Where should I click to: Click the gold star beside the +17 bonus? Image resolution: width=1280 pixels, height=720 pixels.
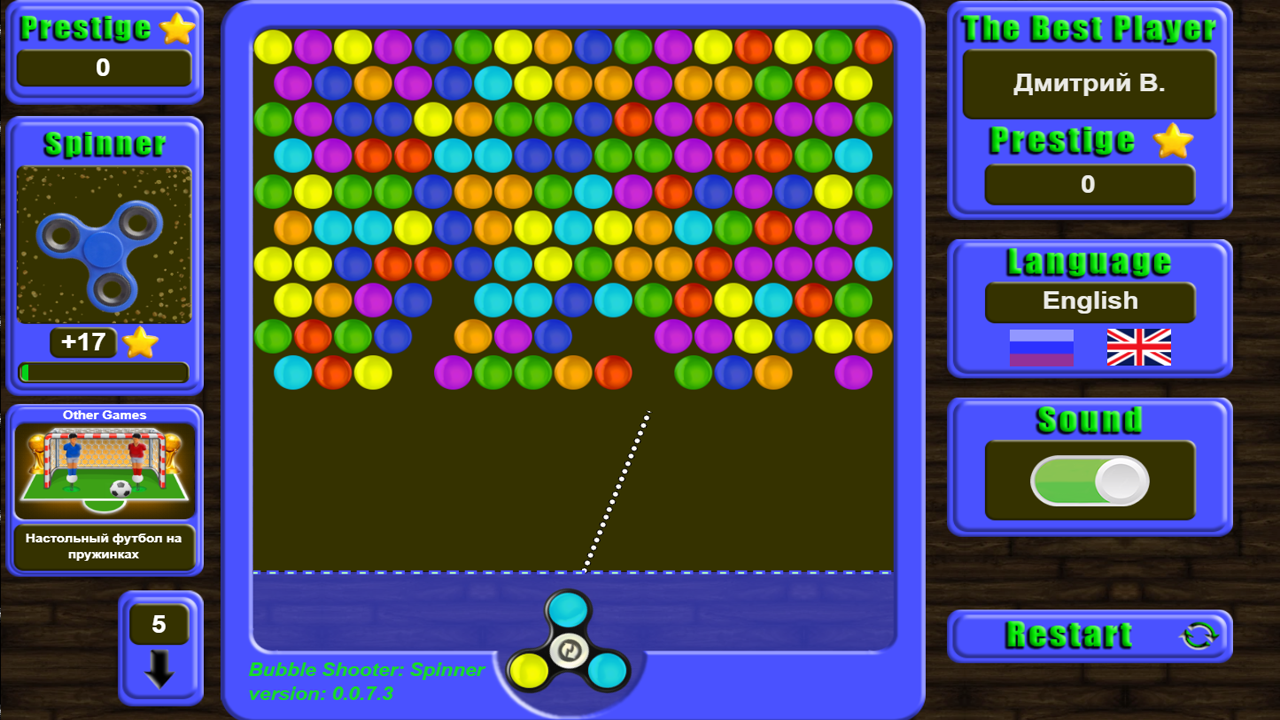[x=140, y=342]
